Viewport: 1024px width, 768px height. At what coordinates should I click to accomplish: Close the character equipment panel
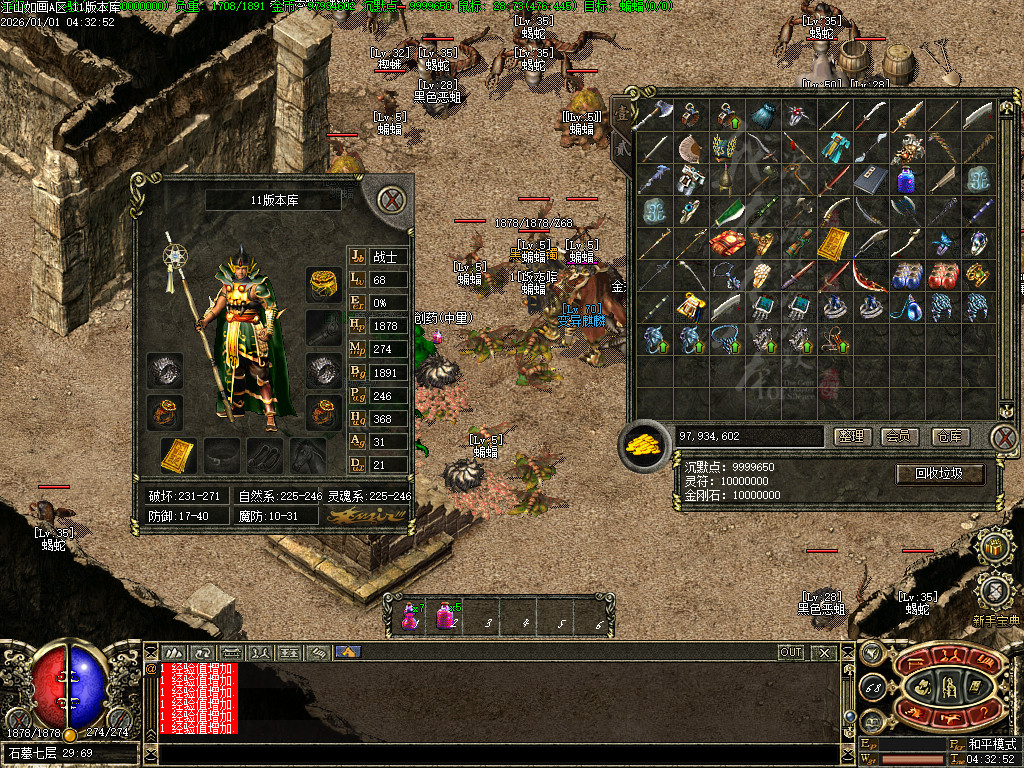(393, 199)
